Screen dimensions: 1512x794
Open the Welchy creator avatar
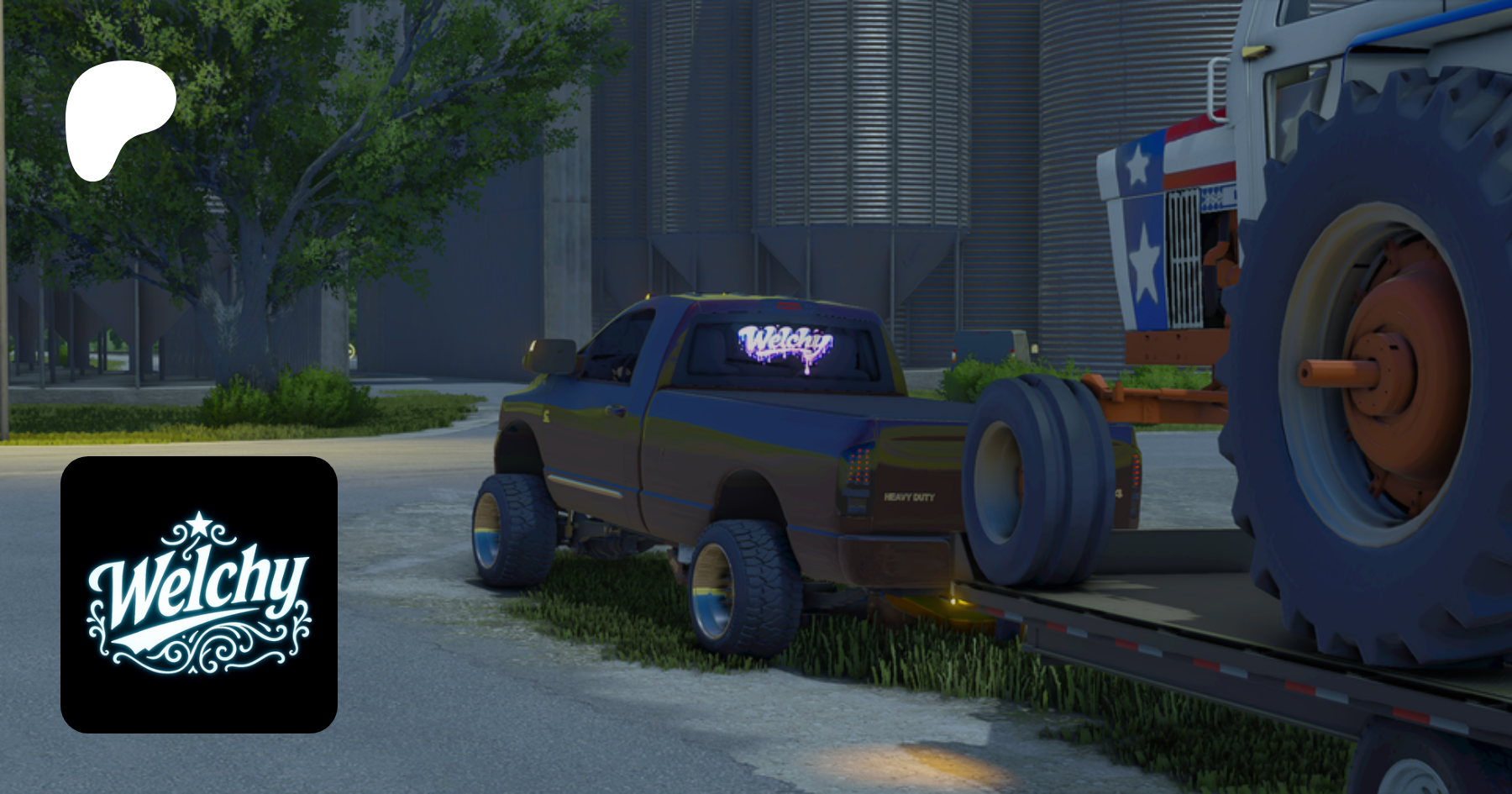pyautogui.click(x=199, y=594)
